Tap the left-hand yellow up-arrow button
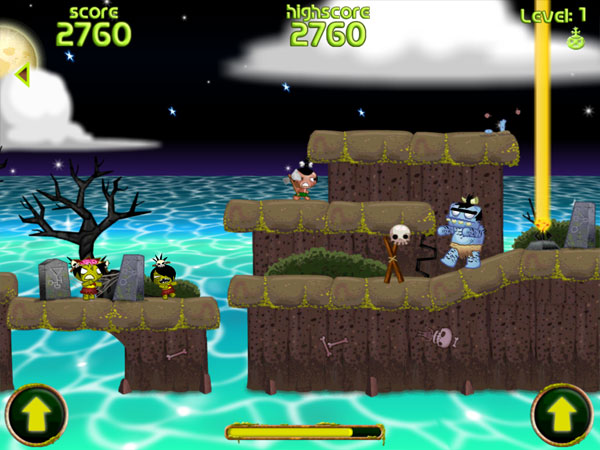The image size is (600, 450). pyautogui.click(x=36, y=415)
